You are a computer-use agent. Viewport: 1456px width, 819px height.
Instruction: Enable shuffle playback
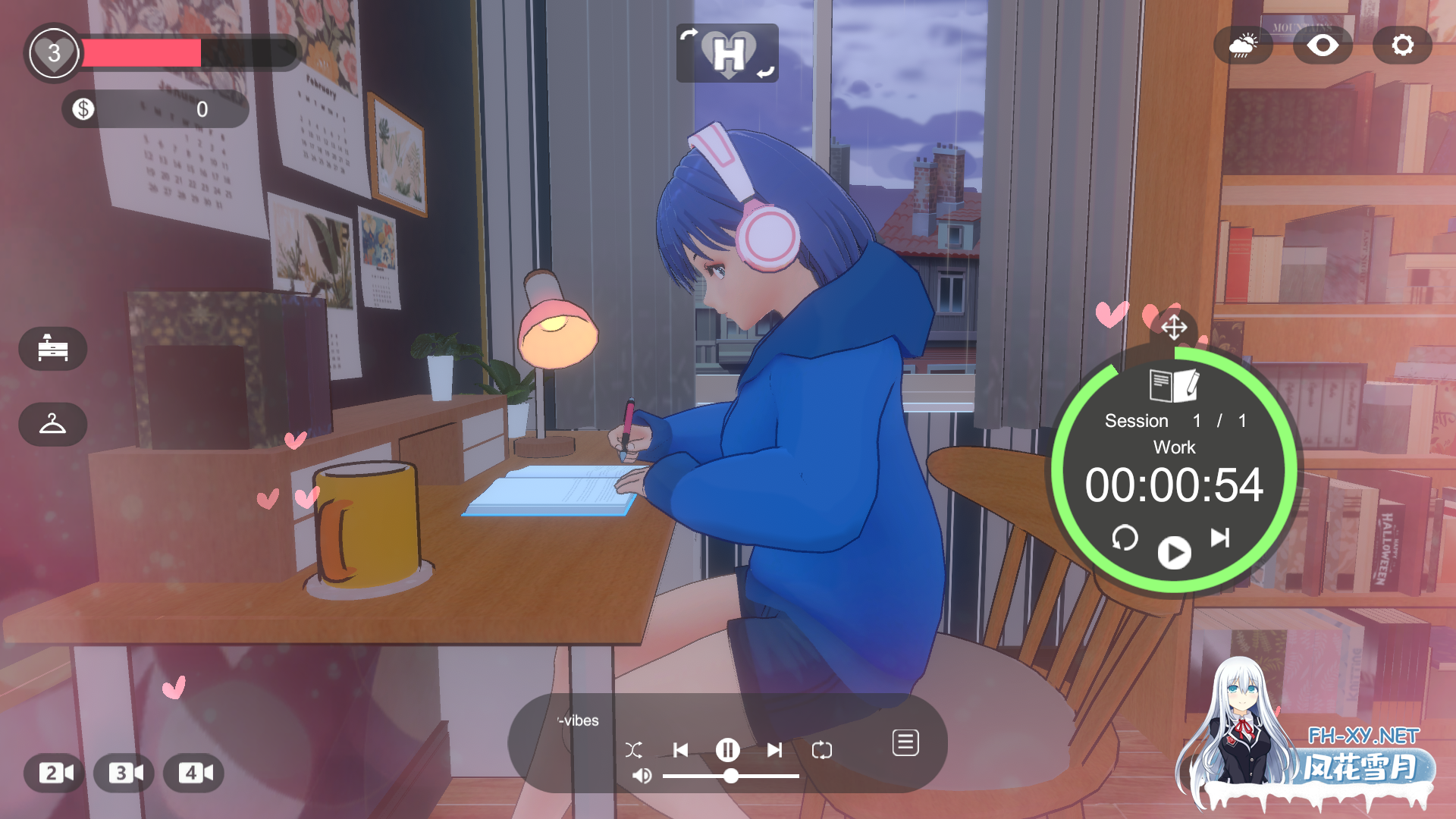635,749
